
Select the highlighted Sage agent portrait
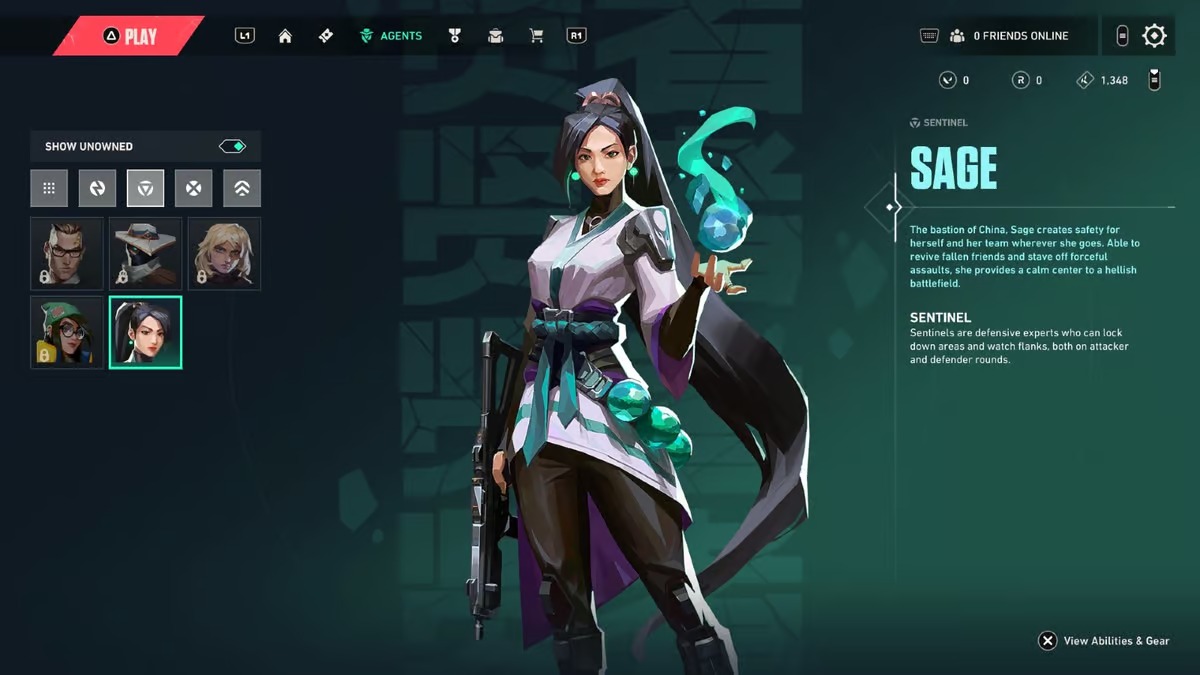145,332
